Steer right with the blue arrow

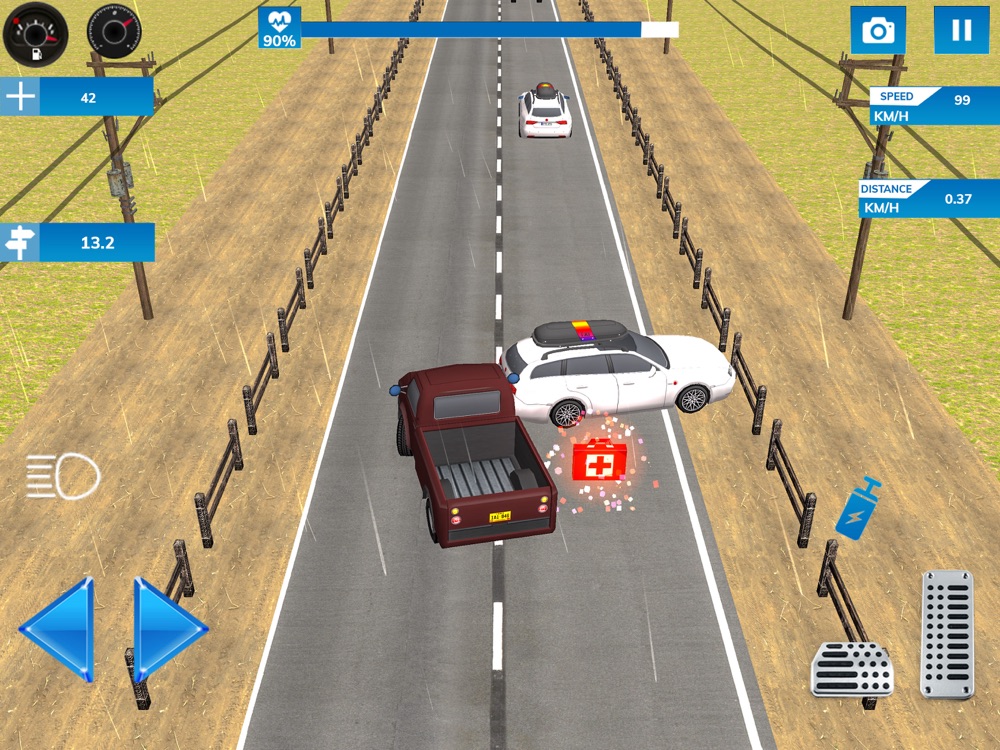(x=168, y=629)
